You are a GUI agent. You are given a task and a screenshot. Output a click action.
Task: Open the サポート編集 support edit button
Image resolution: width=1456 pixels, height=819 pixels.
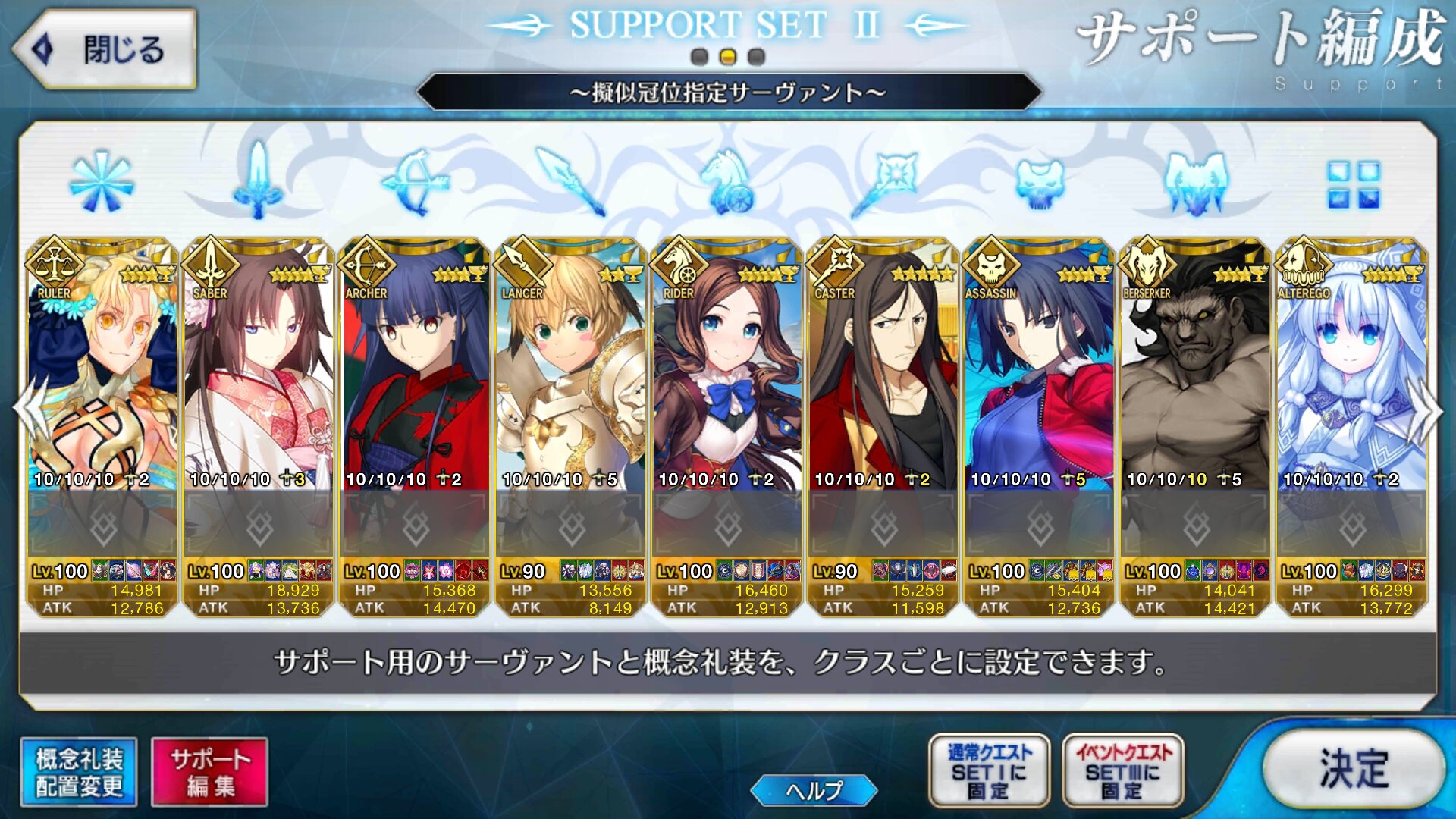point(210,772)
